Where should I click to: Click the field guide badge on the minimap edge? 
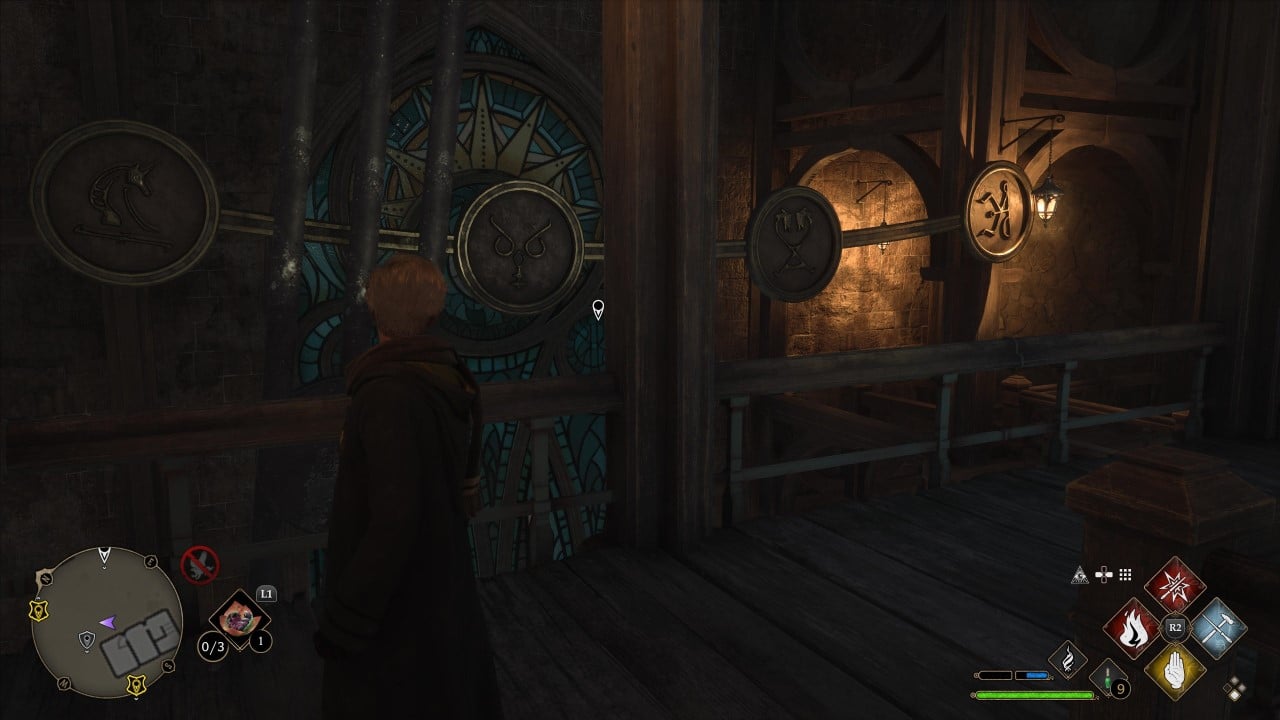[38, 609]
